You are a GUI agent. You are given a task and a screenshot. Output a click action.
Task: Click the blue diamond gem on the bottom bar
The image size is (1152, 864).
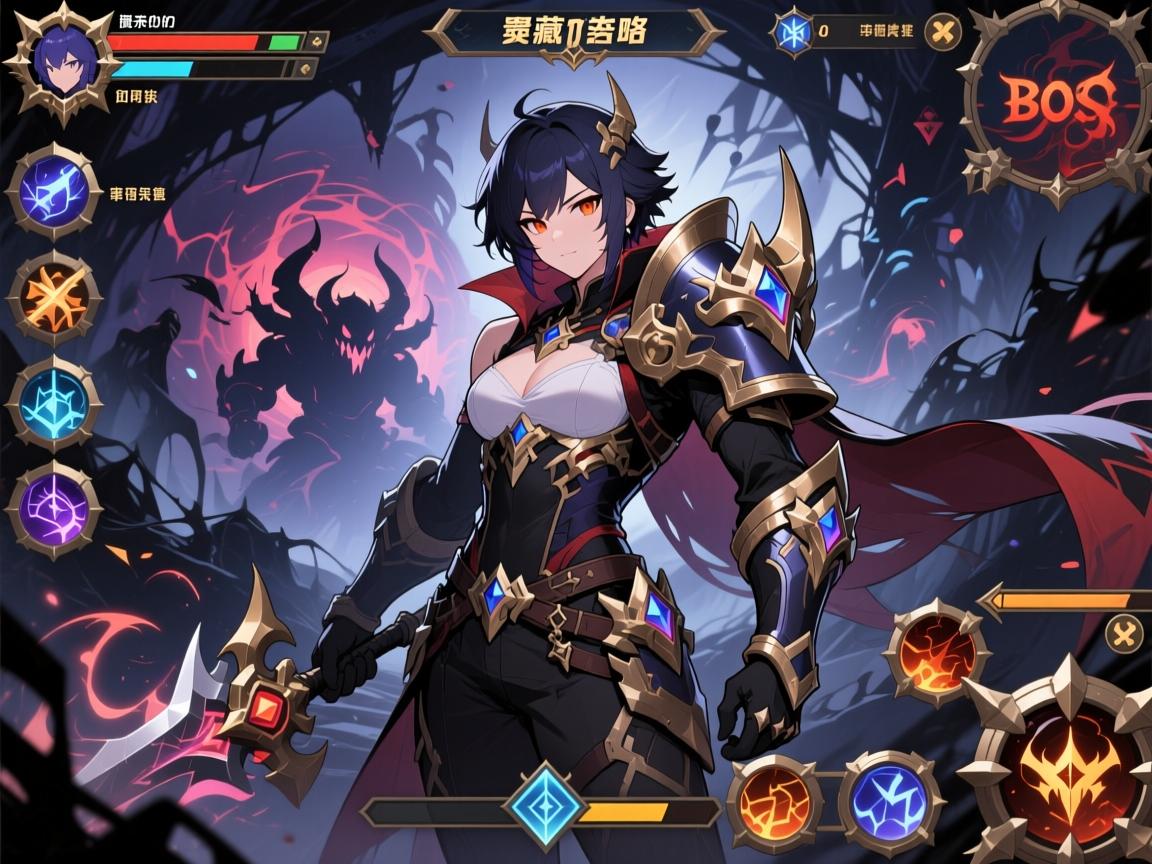coord(543,808)
